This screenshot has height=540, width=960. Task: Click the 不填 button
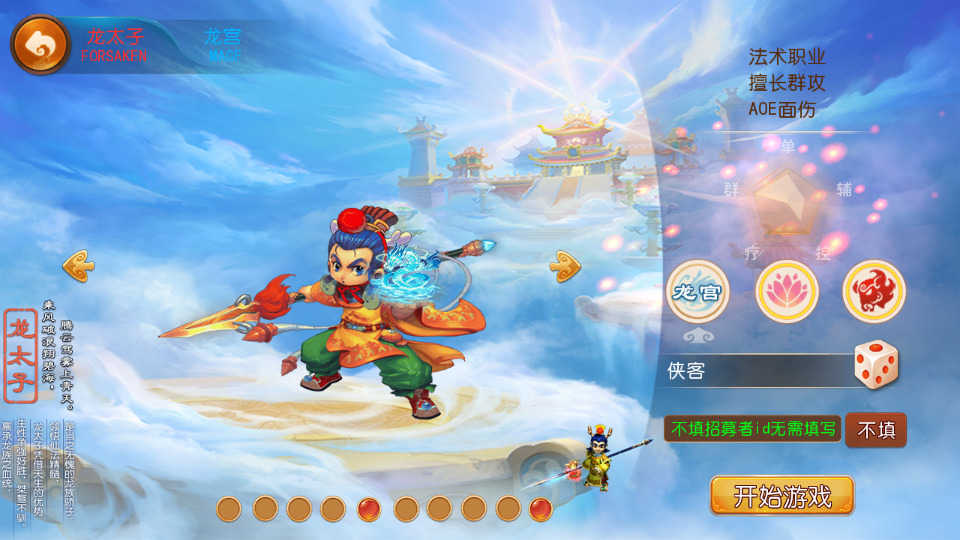click(876, 430)
